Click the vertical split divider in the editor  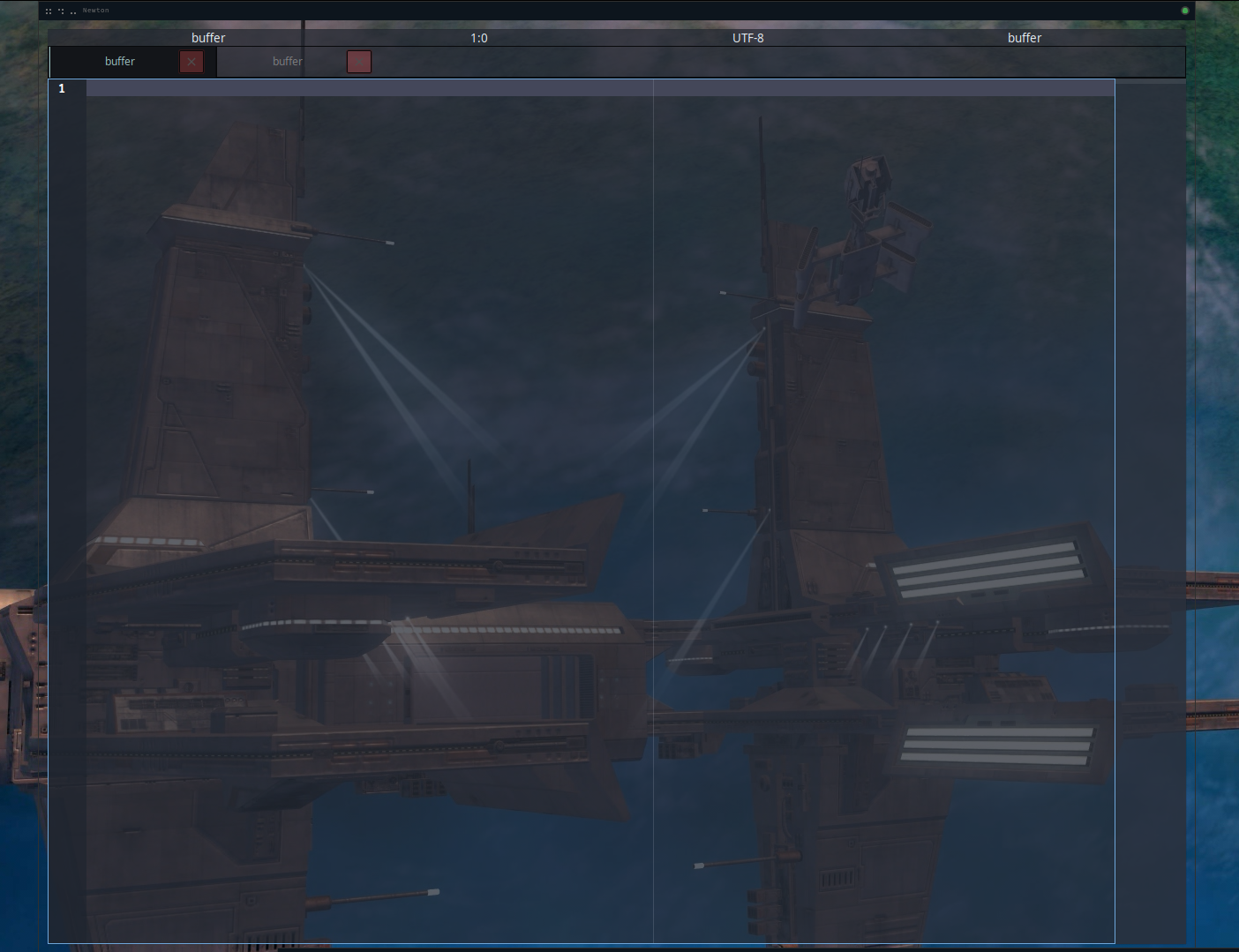coord(653,441)
